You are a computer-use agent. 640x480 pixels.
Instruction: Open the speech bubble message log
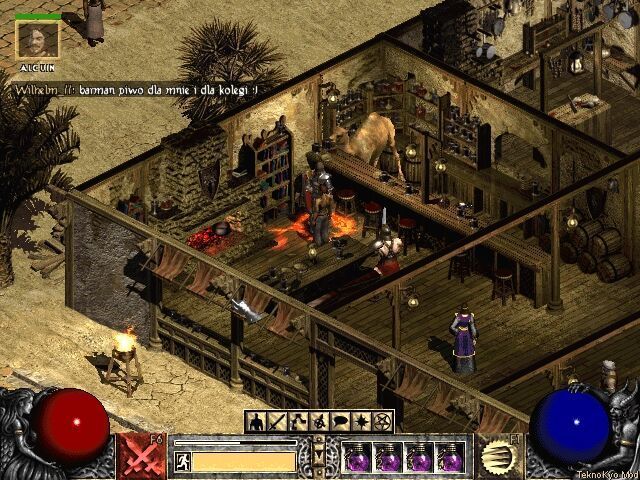[x=340, y=421]
